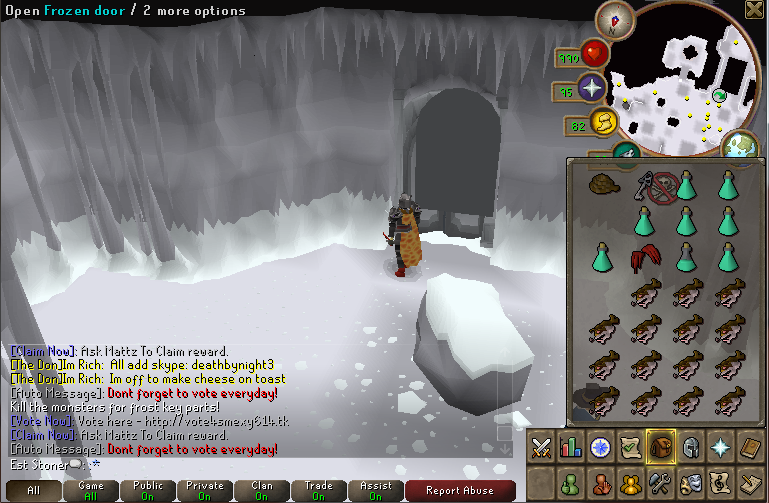Viewport: 769px width, 503px height.
Task: Open the Options wrench tab
Action: [x=661, y=483]
